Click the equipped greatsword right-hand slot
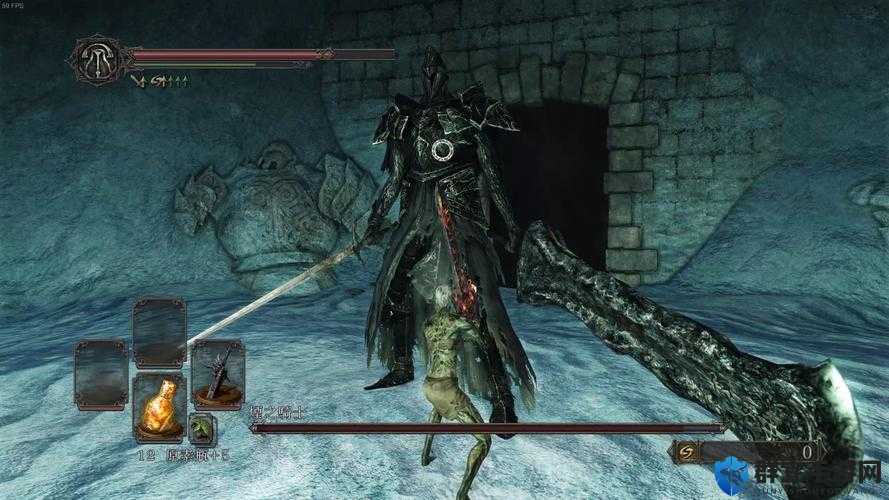 pyautogui.click(x=218, y=373)
